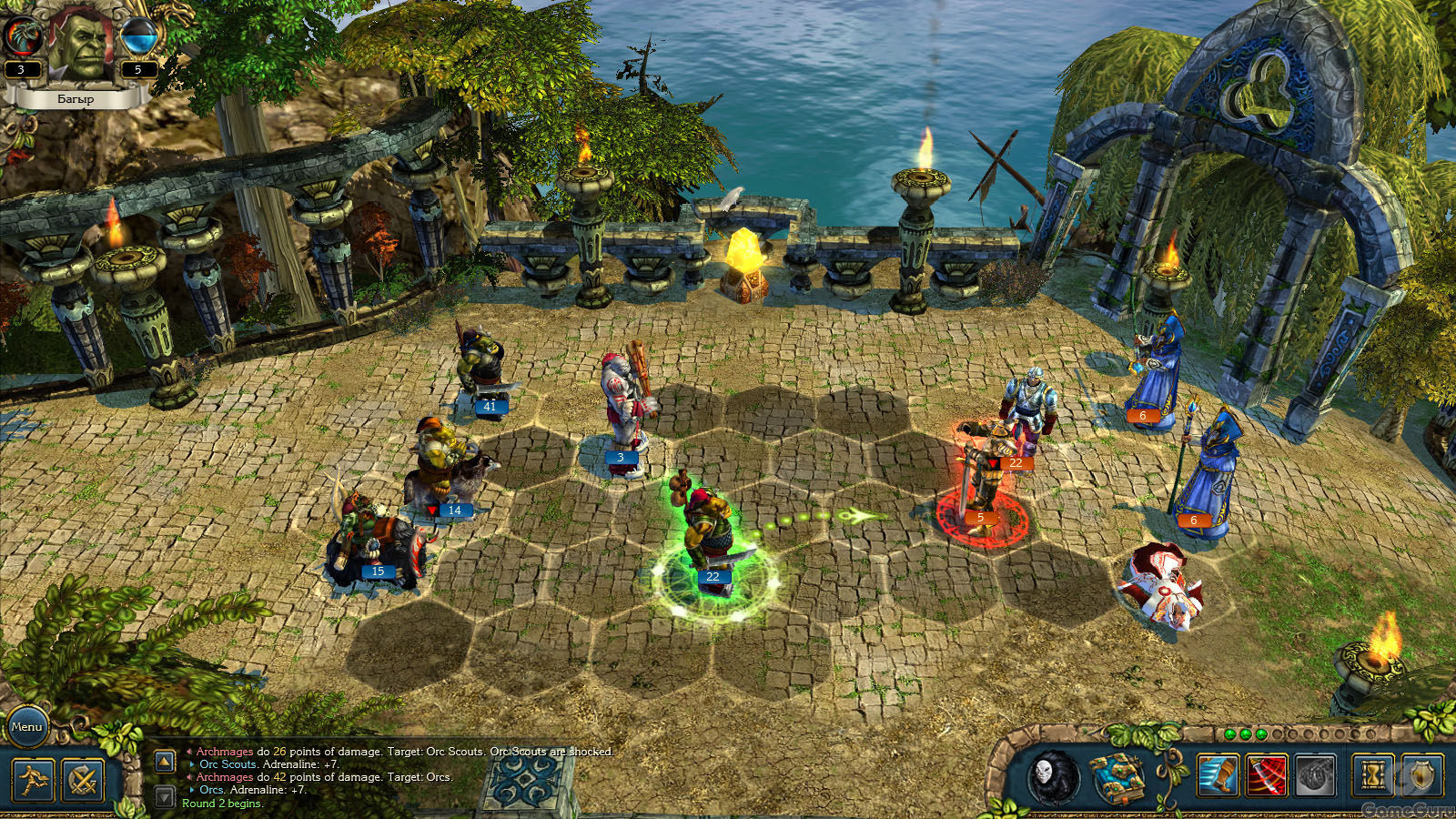This screenshot has height=819, width=1456.
Task: Click the combat log down arrow button
Action: tap(164, 797)
